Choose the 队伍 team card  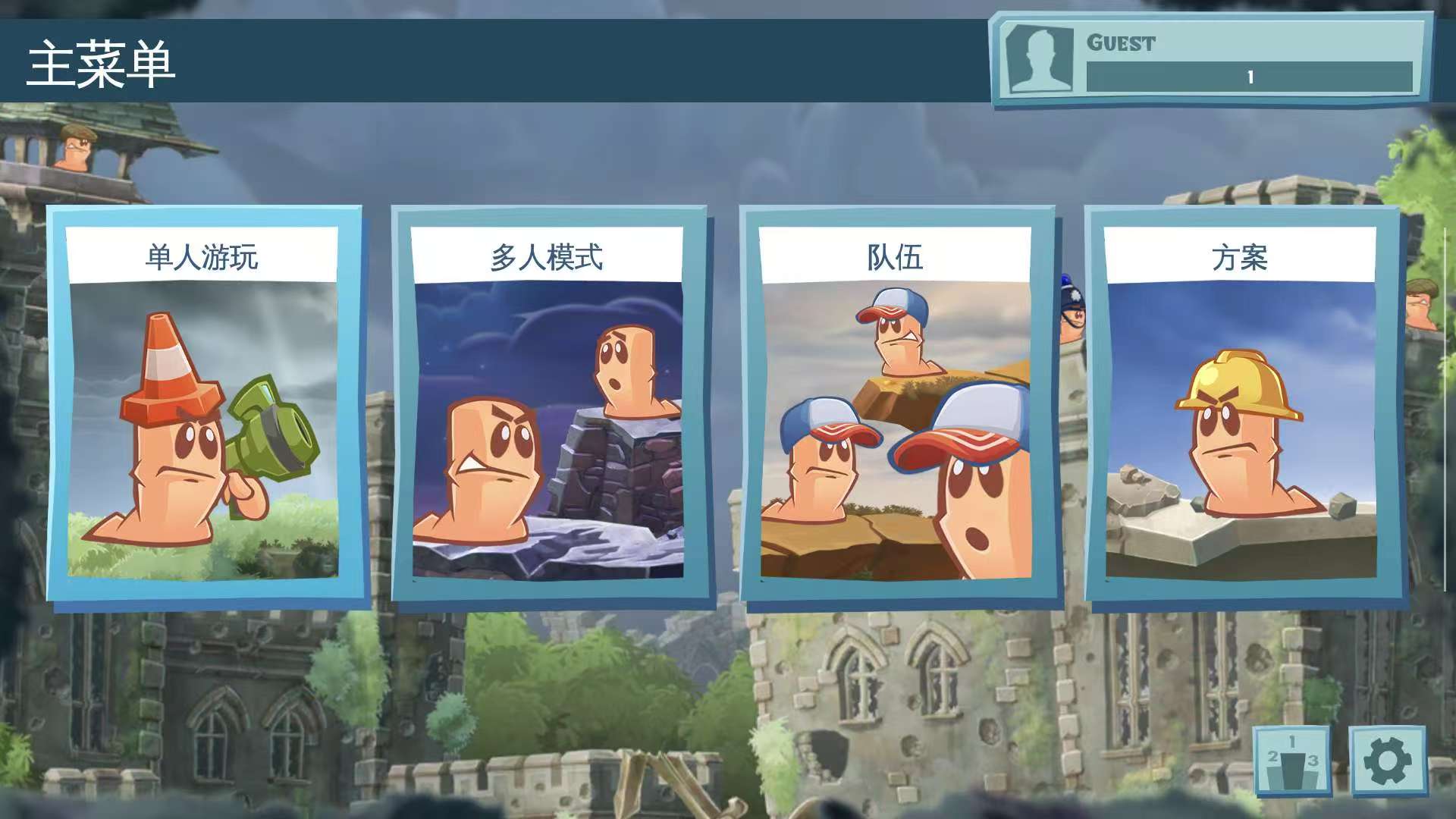point(896,406)
